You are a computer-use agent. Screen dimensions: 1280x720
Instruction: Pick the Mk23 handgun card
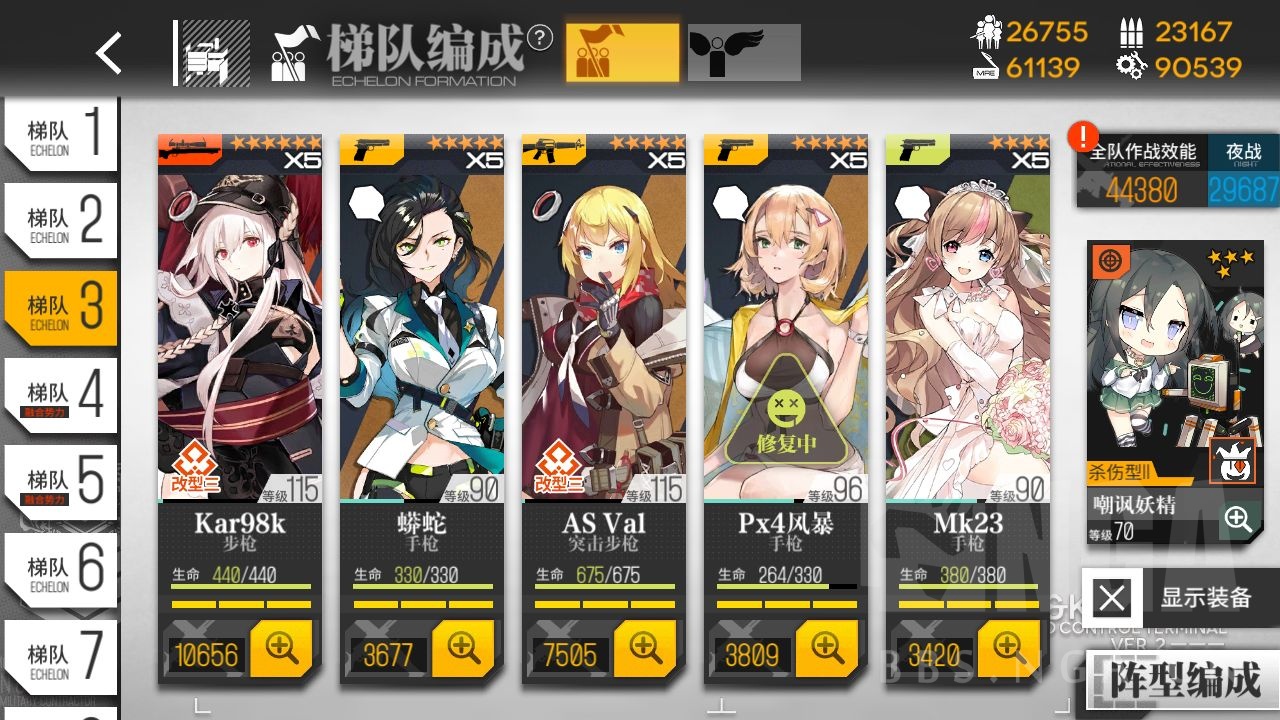click(x=967, y=330)
